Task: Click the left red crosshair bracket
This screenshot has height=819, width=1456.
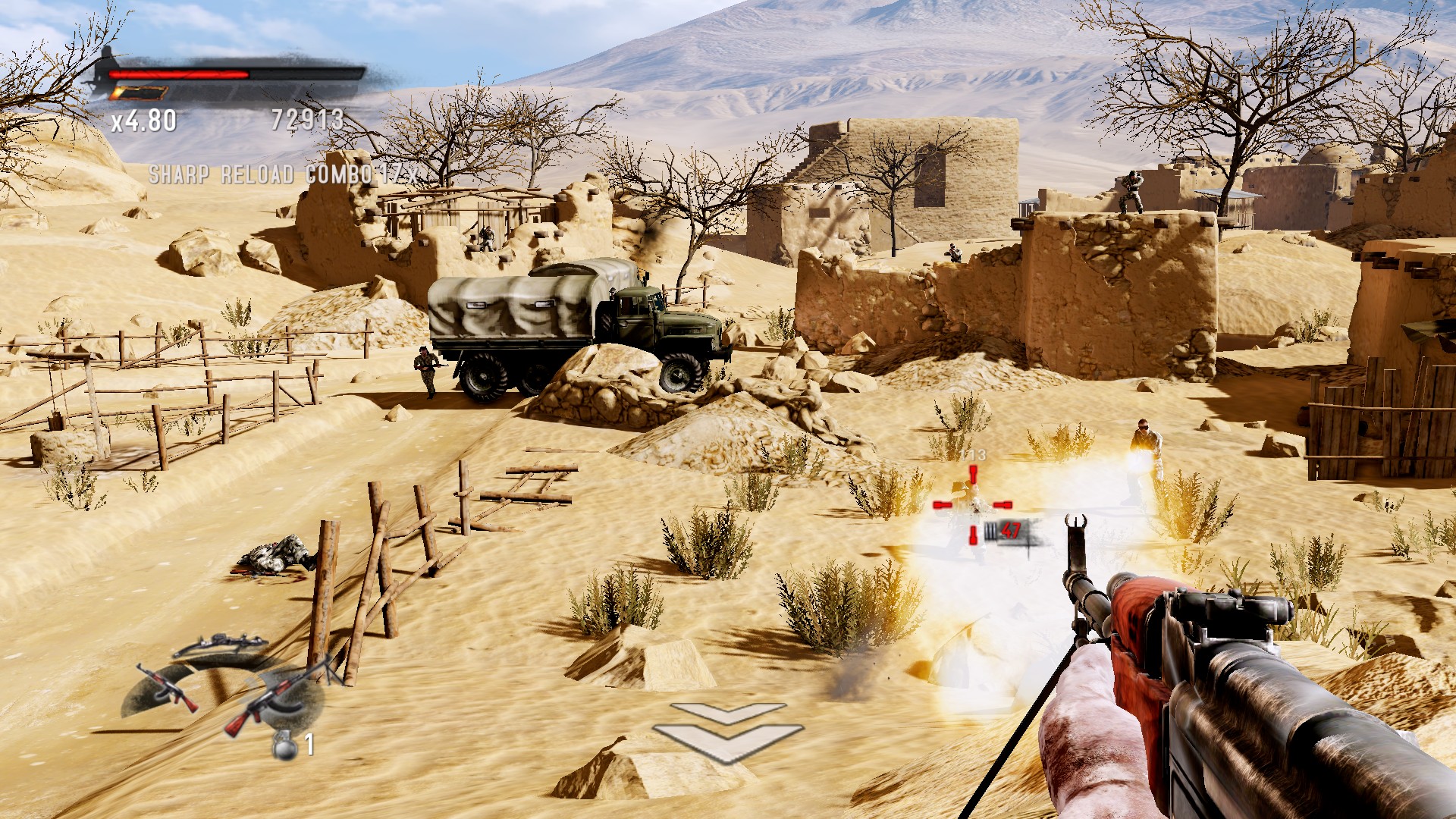Action: coord(942,504)
